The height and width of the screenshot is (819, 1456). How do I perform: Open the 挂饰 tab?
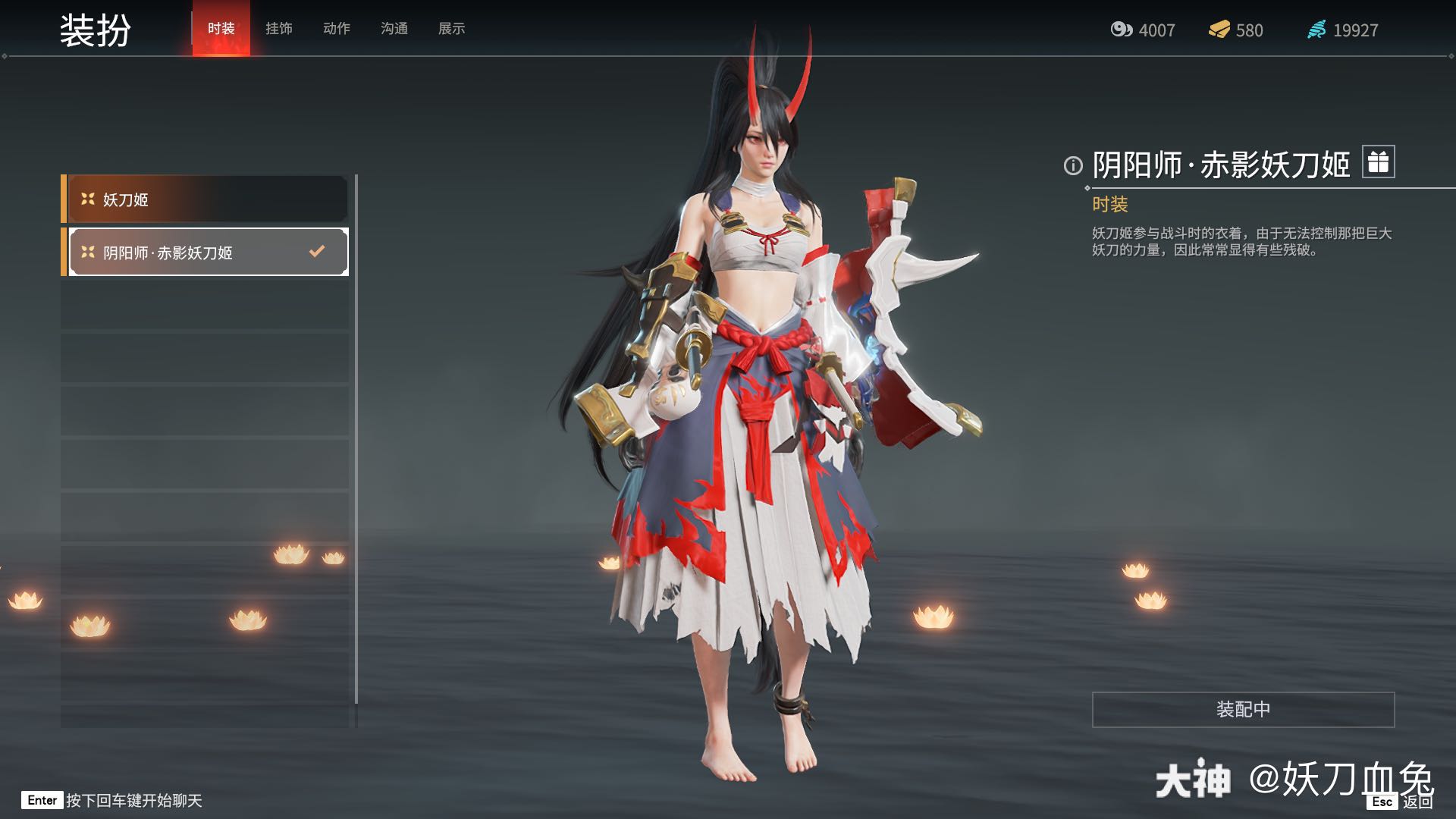click(x=278, y=29)
